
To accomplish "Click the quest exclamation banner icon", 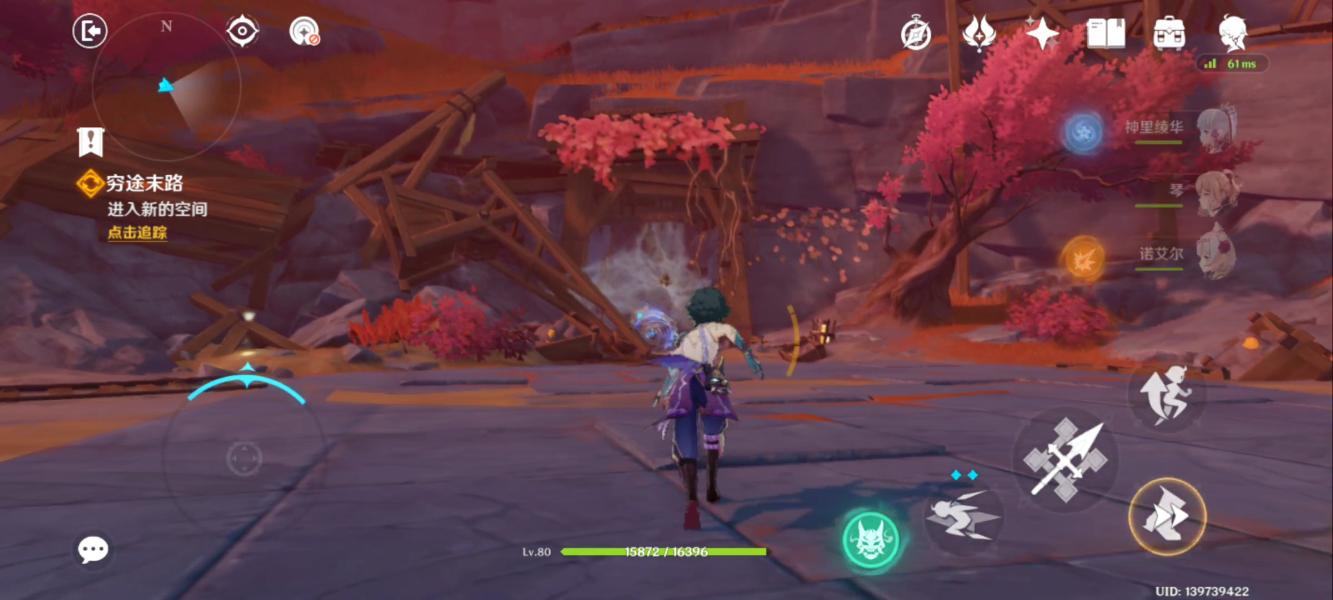I will pos(91,142).
